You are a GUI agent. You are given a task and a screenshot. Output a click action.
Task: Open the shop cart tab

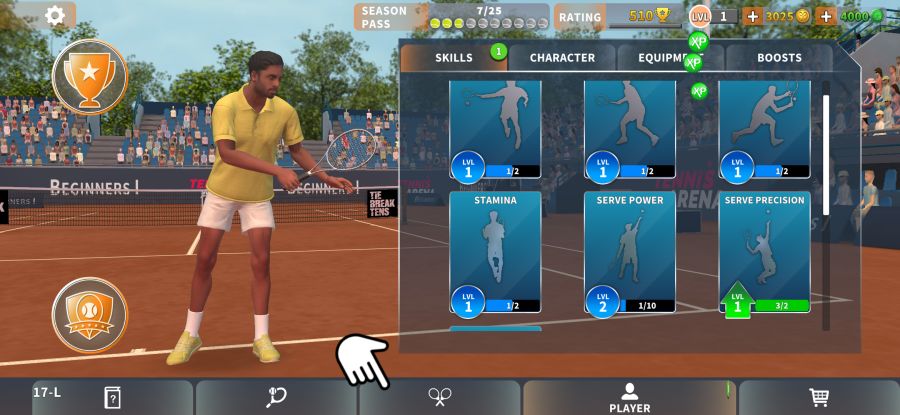(x=819, y=398)
